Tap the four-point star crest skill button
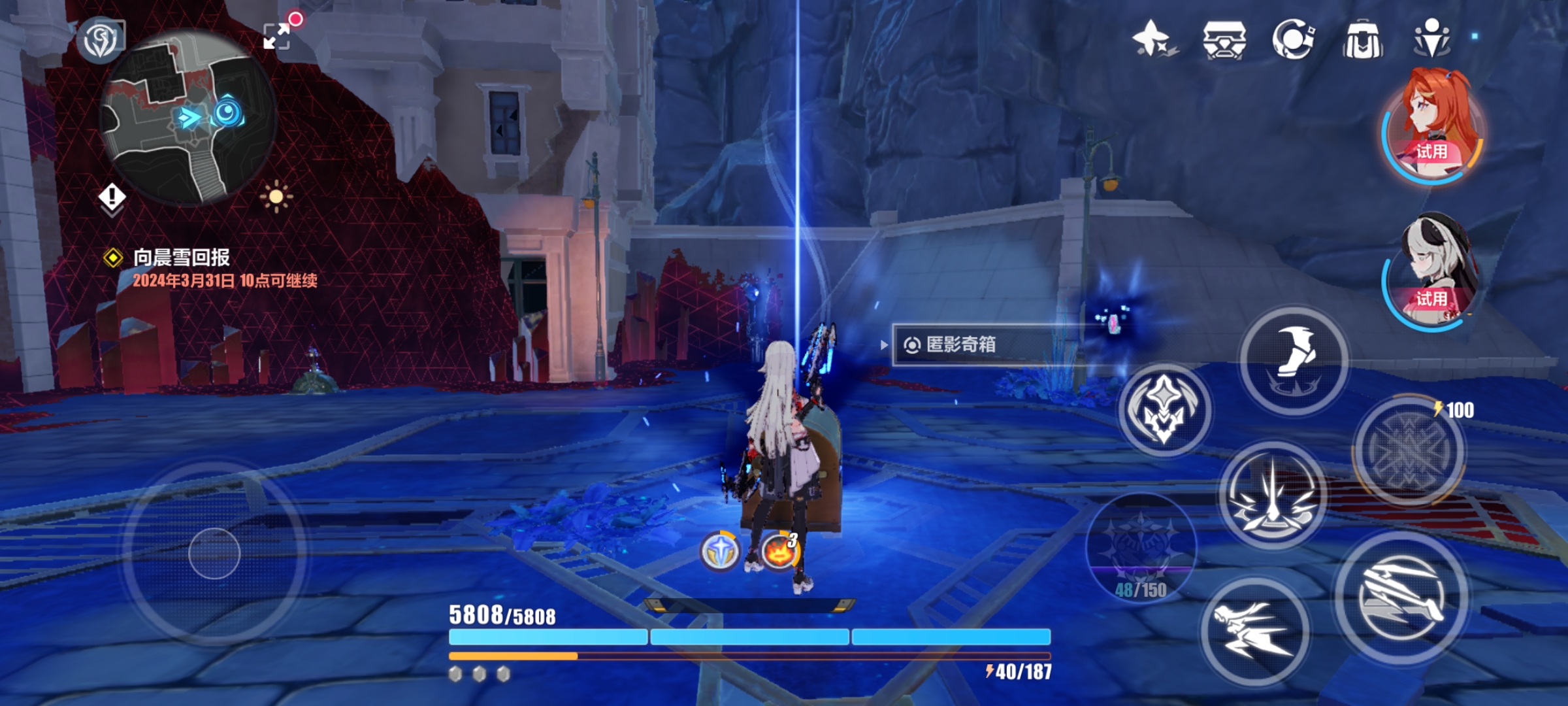 [1164, 411]
